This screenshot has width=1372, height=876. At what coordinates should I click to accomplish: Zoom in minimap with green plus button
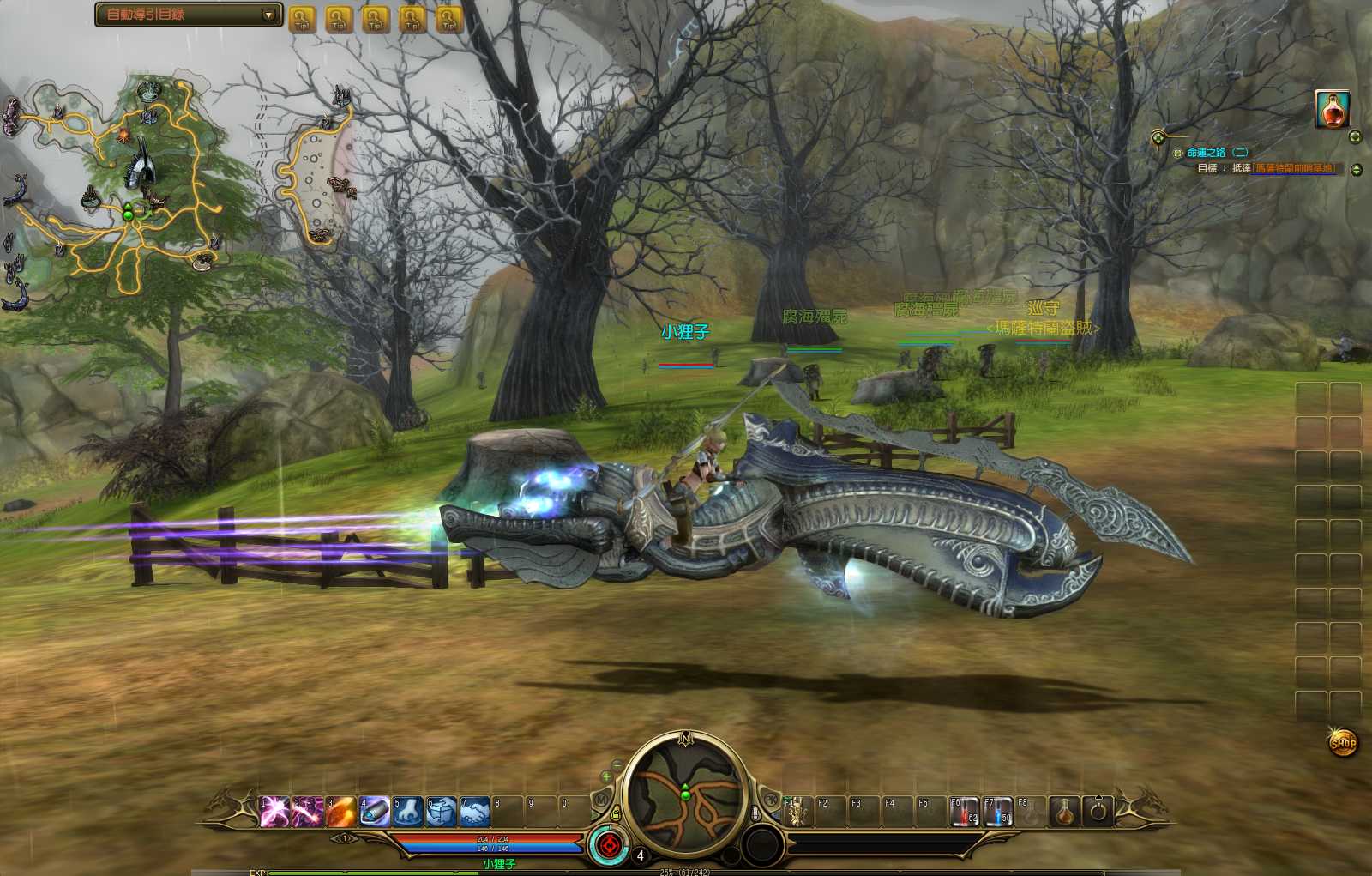(x=606, y=777)
